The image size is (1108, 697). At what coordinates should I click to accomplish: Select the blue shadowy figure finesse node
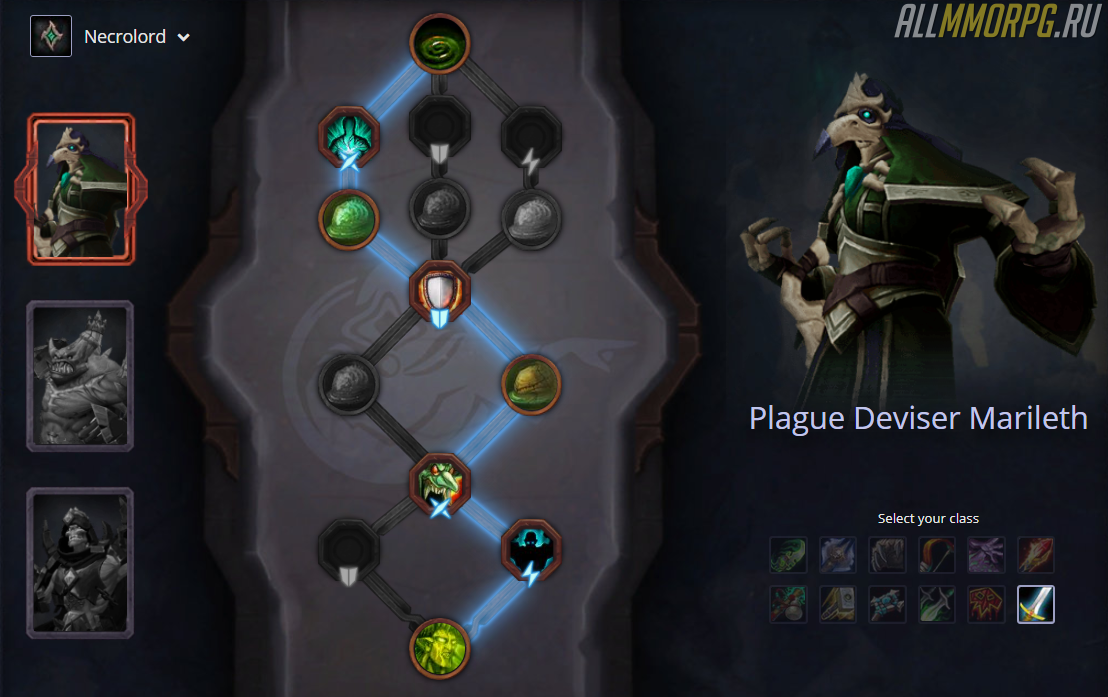531,547
